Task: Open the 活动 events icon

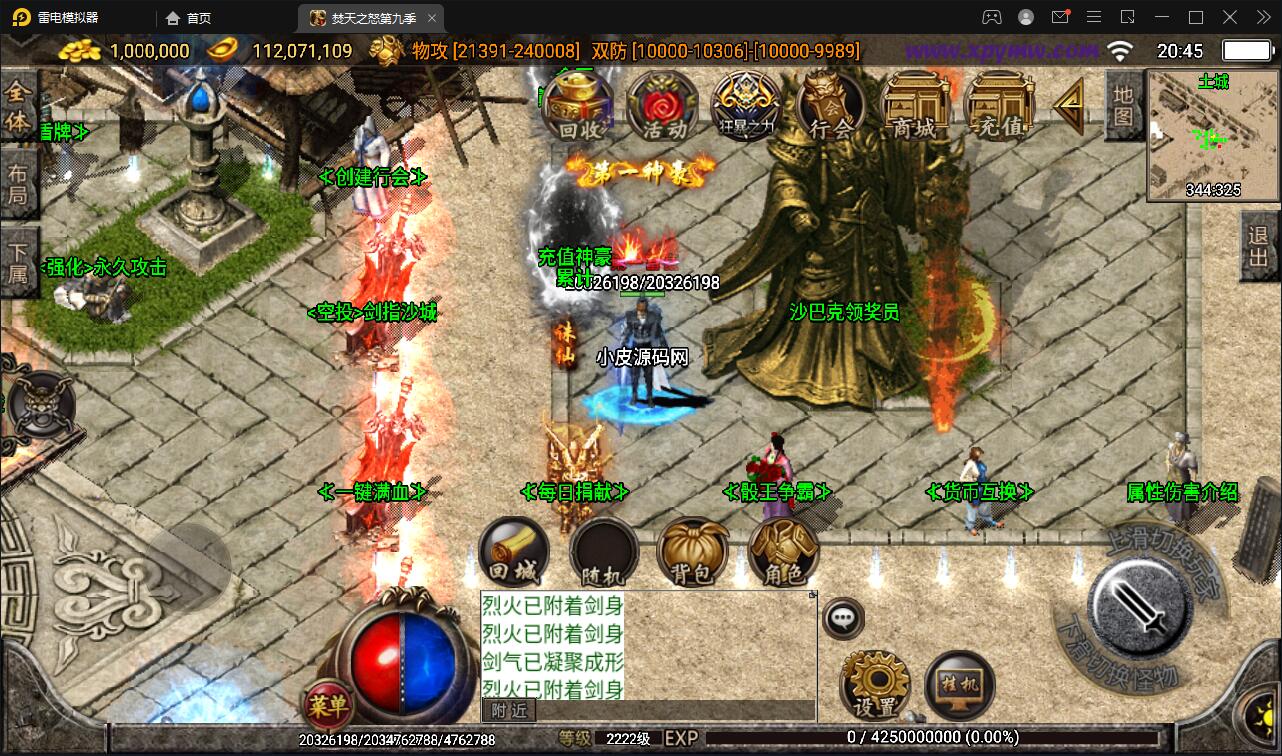Action: point(662,106)
